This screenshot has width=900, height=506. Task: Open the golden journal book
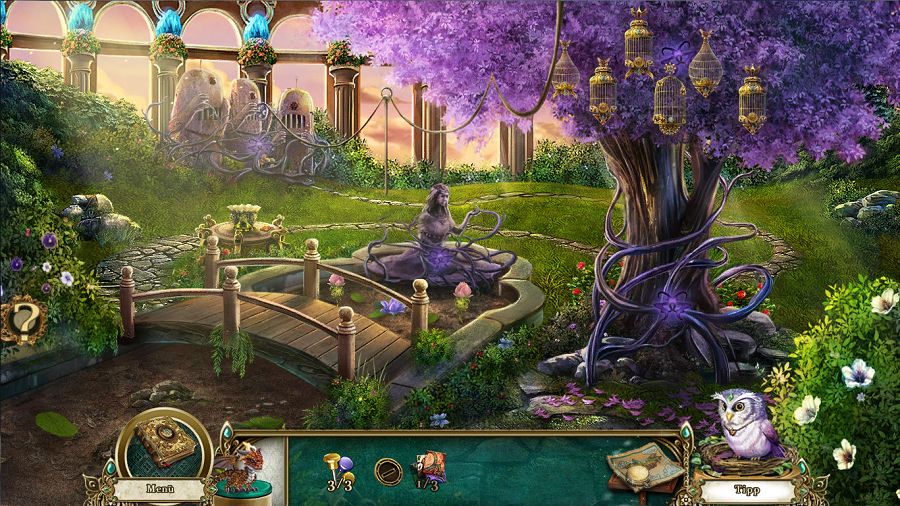pos(163,441)
